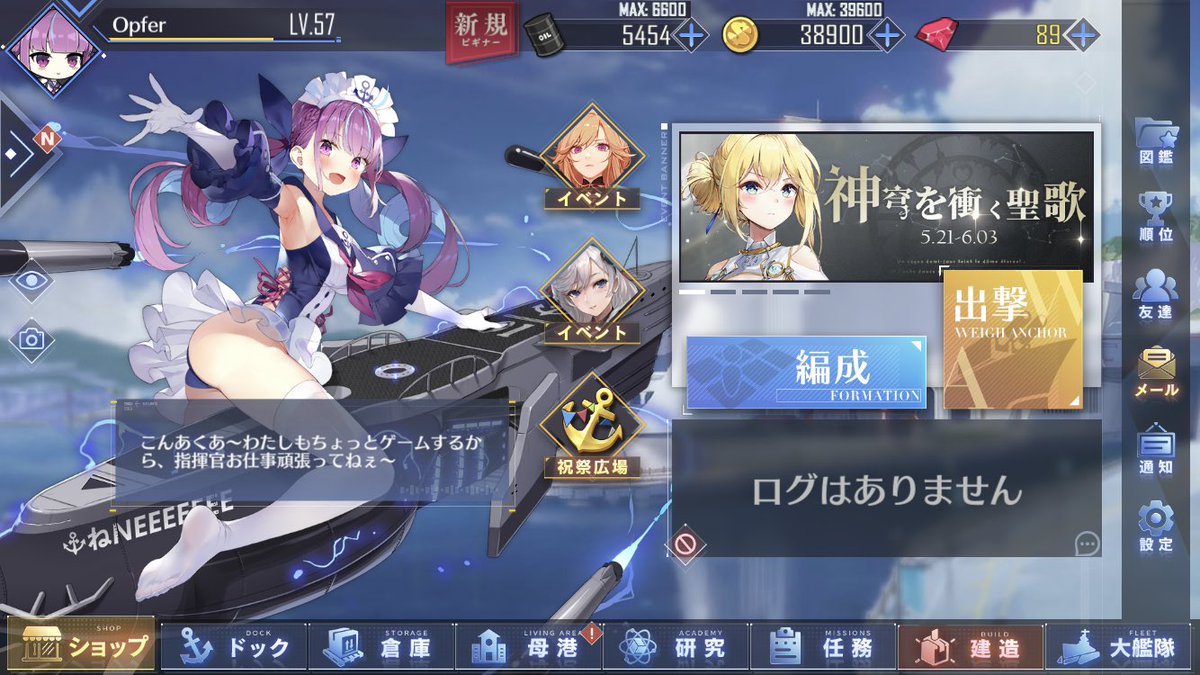Open the 建造 build menu

point(969,647)
